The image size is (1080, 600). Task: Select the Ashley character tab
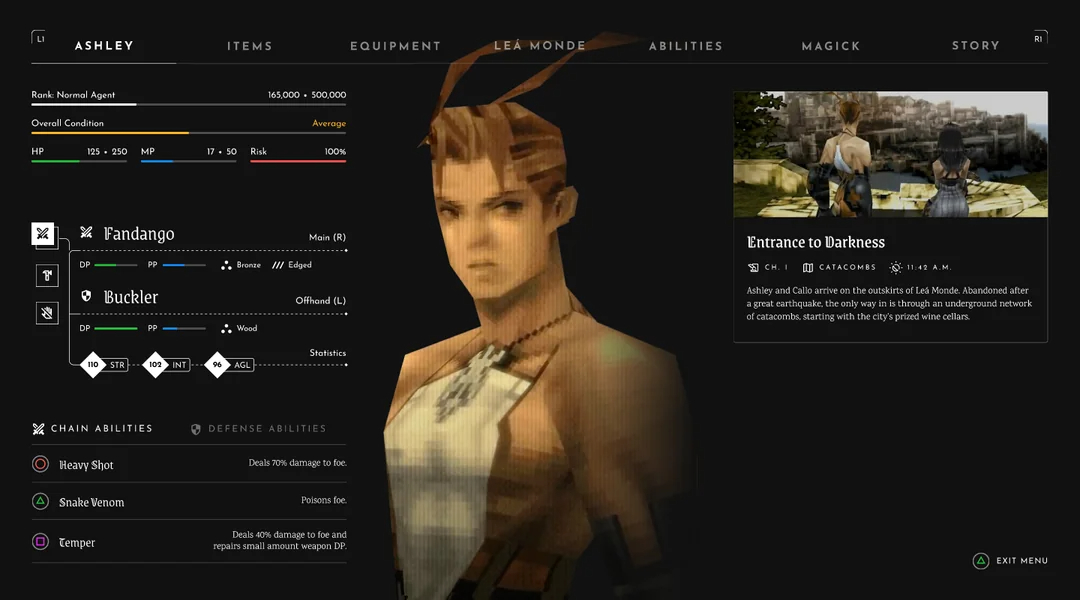[x=104, y=46]
